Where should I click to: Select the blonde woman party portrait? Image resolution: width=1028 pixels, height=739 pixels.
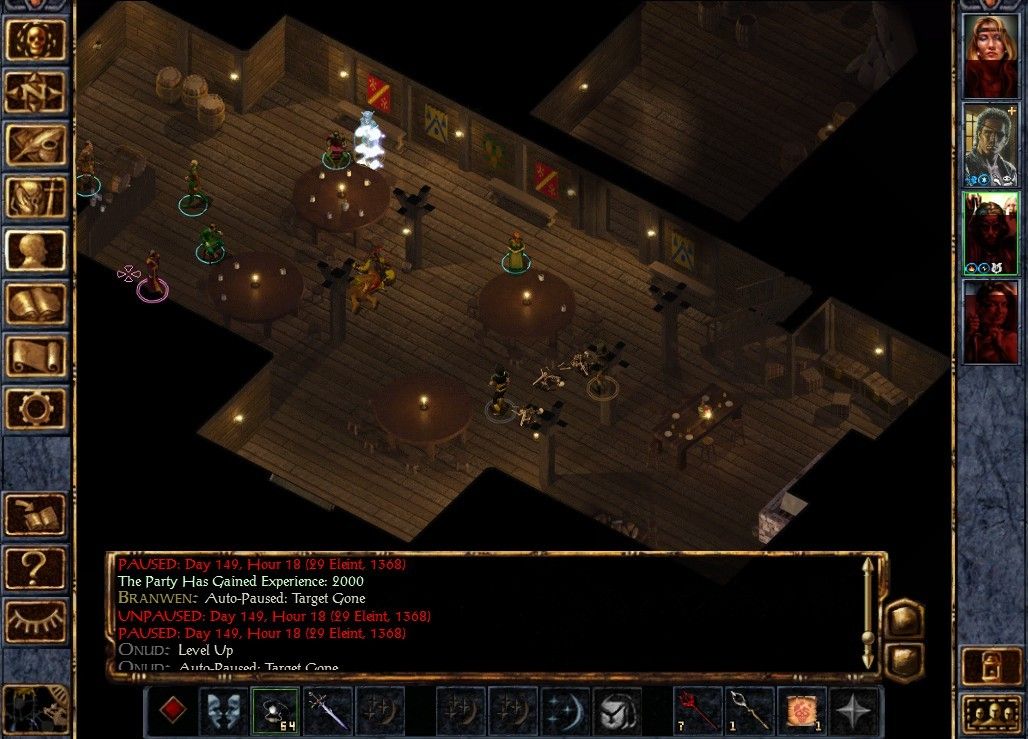click(990, 55)
